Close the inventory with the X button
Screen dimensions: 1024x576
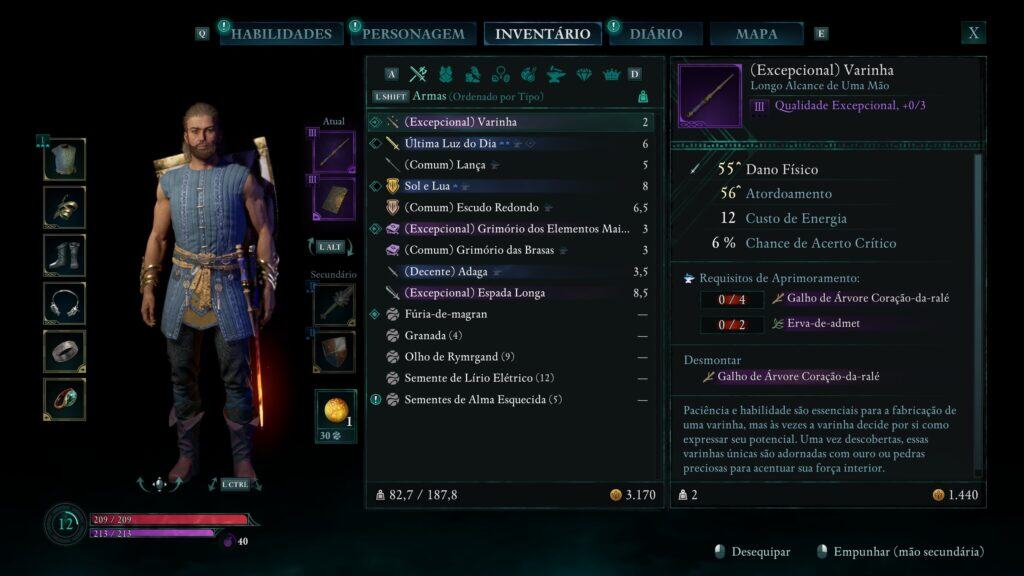pyautogui.click(x=973, y=33)
